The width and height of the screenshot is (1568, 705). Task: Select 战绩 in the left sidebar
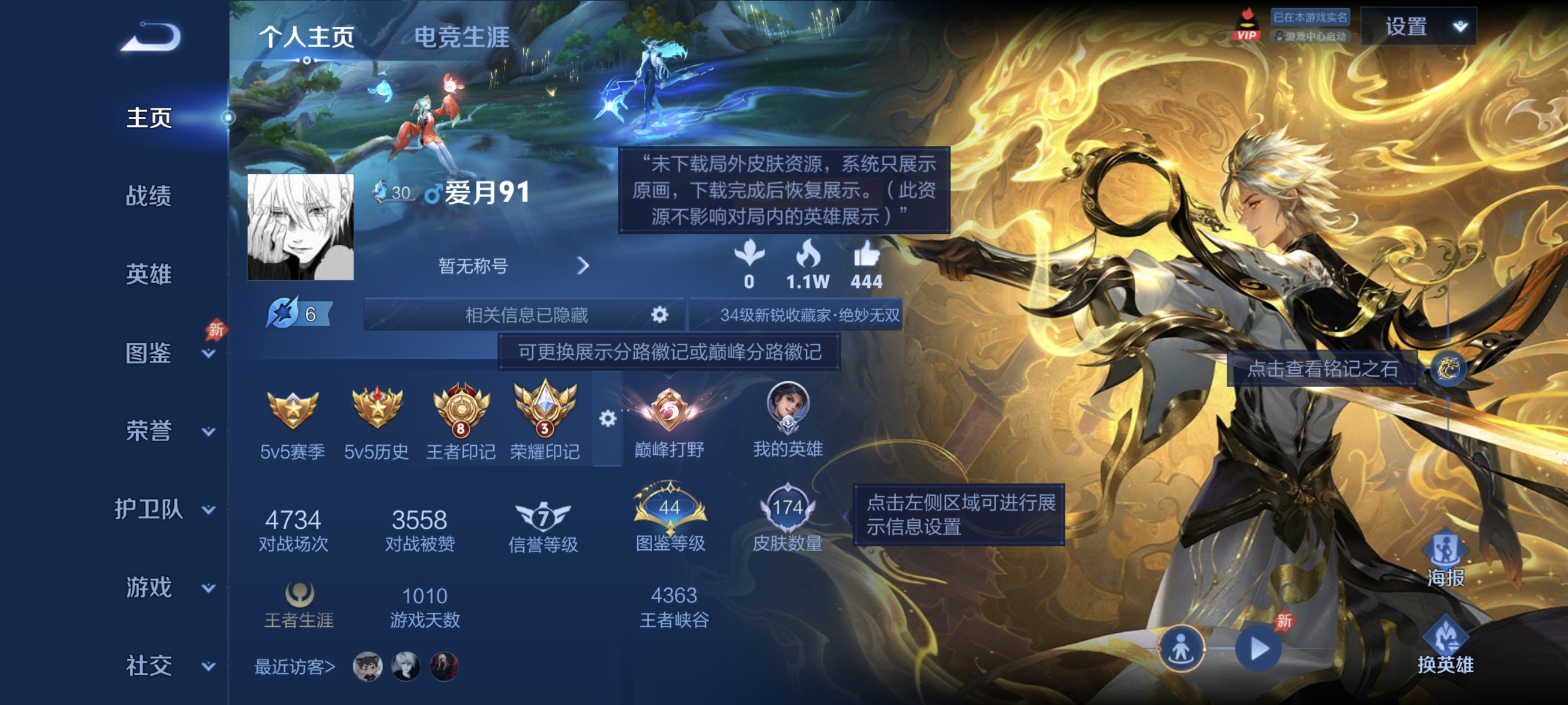[149, 197]
